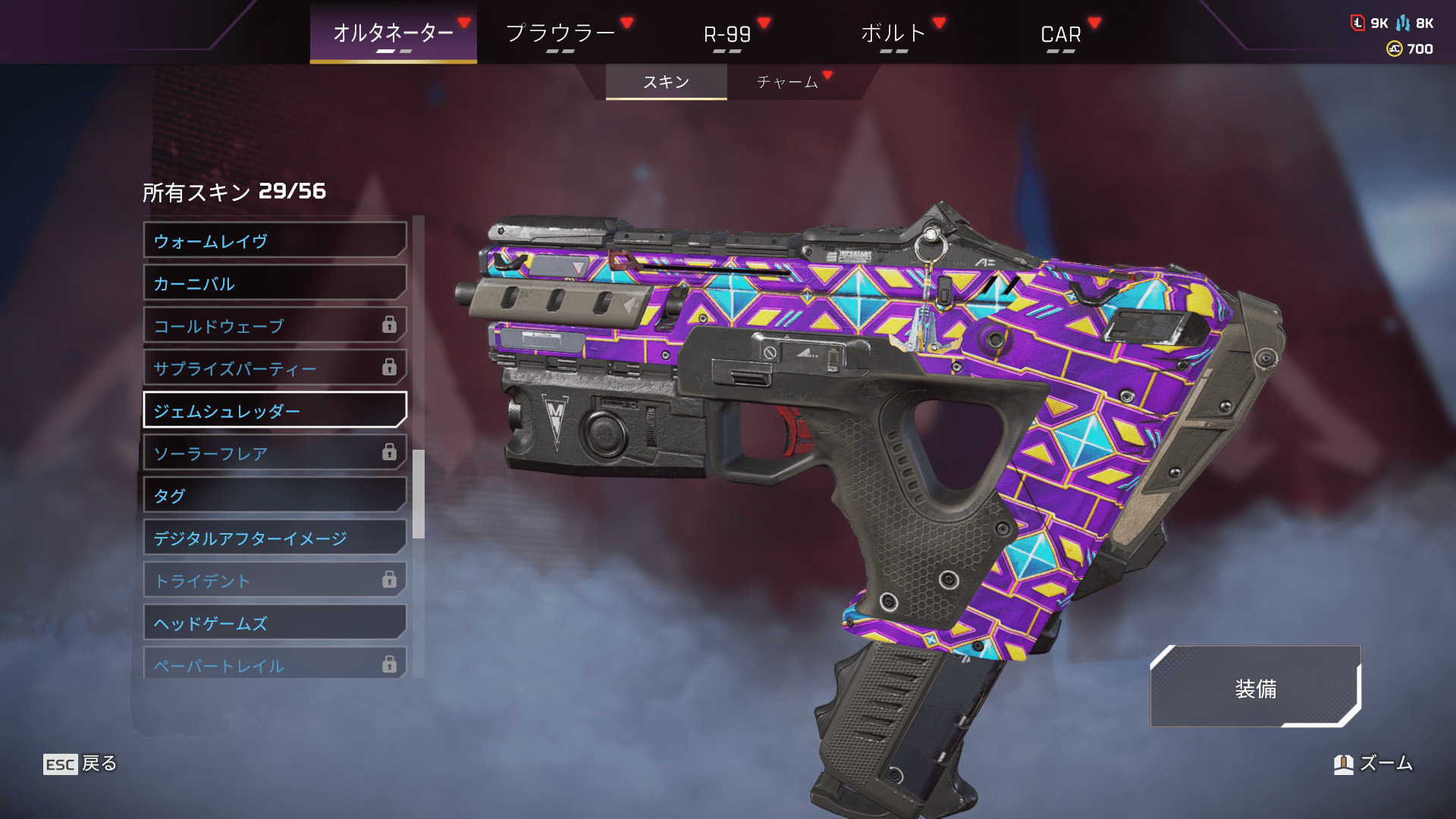
Task: Select the ウォームレイヴ skin
Action: pyautogui.click(x=275, y=241)
